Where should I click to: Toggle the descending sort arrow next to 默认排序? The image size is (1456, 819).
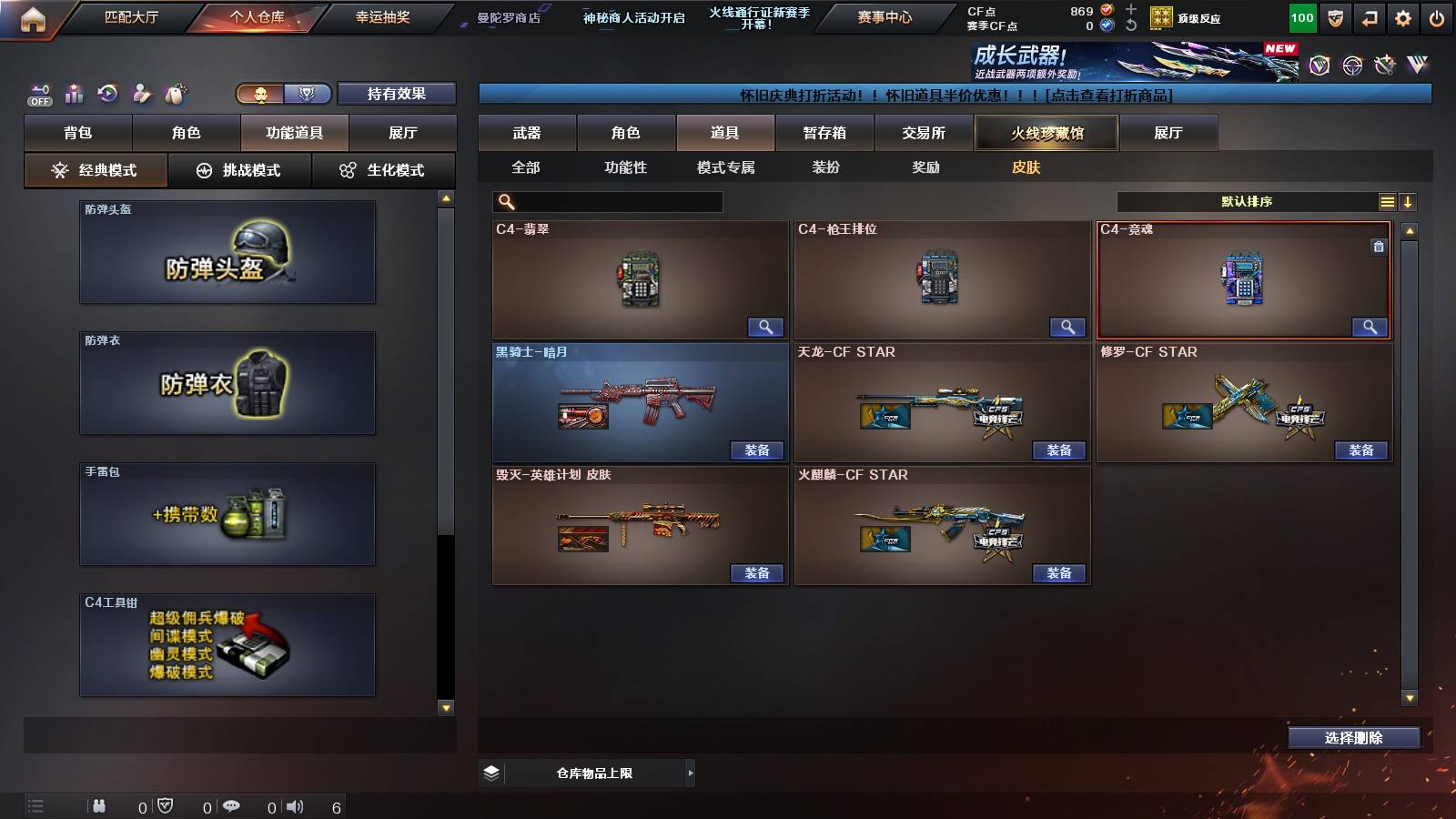[x=1407, y=201]
